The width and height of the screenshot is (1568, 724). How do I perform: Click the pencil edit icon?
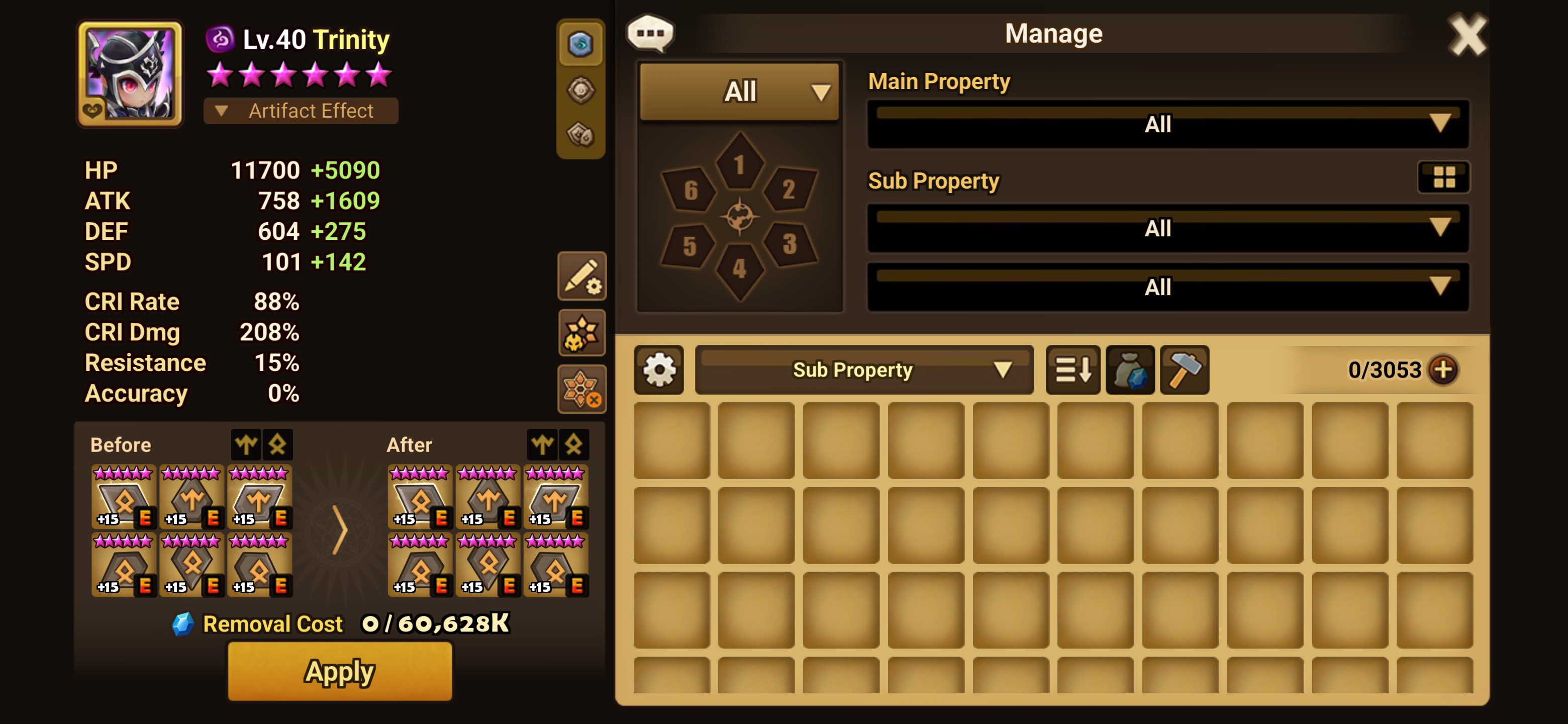(581, 277)
